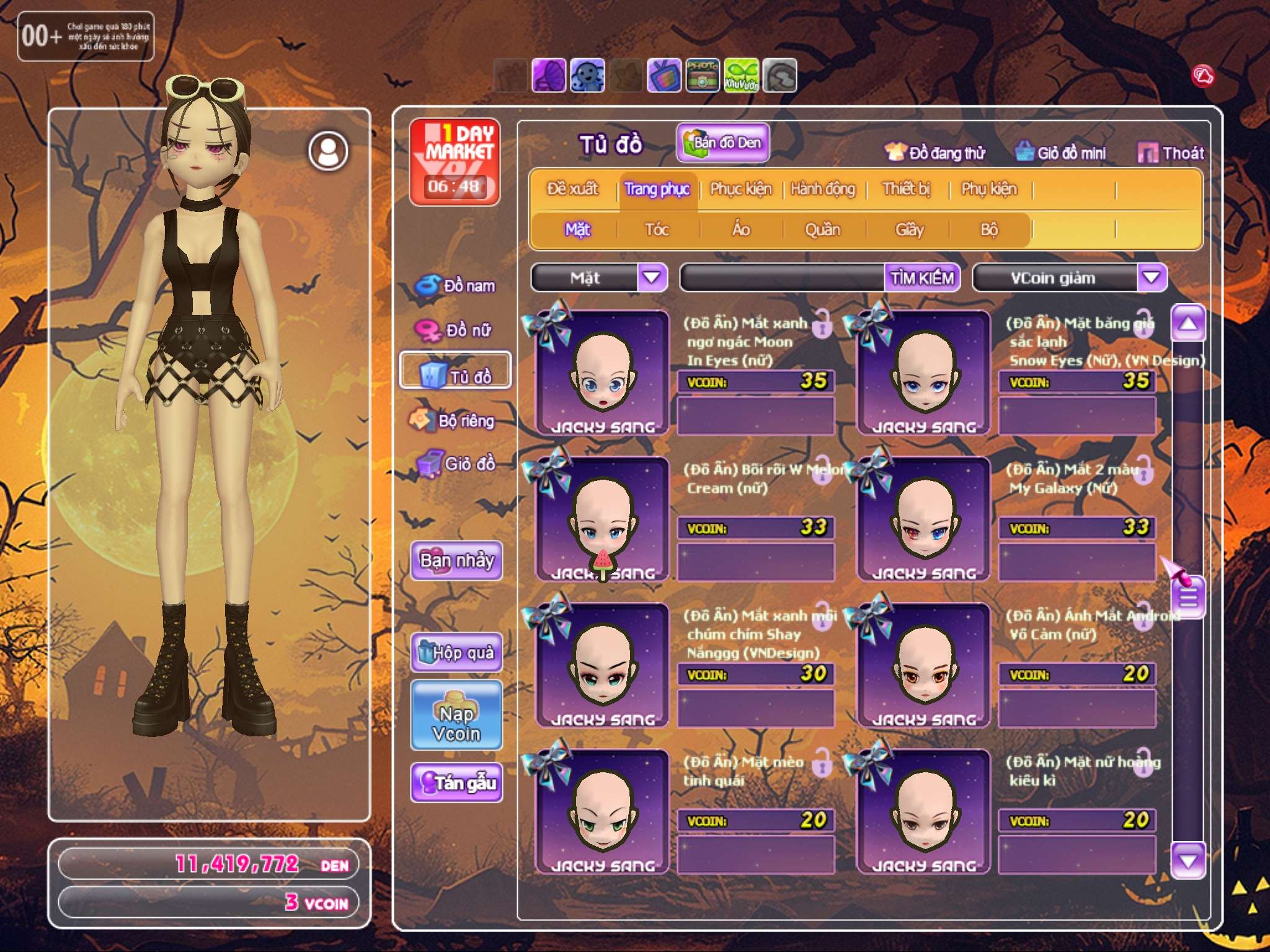
Task: Click the TÌM KIẾM search button
Action: 921,278
